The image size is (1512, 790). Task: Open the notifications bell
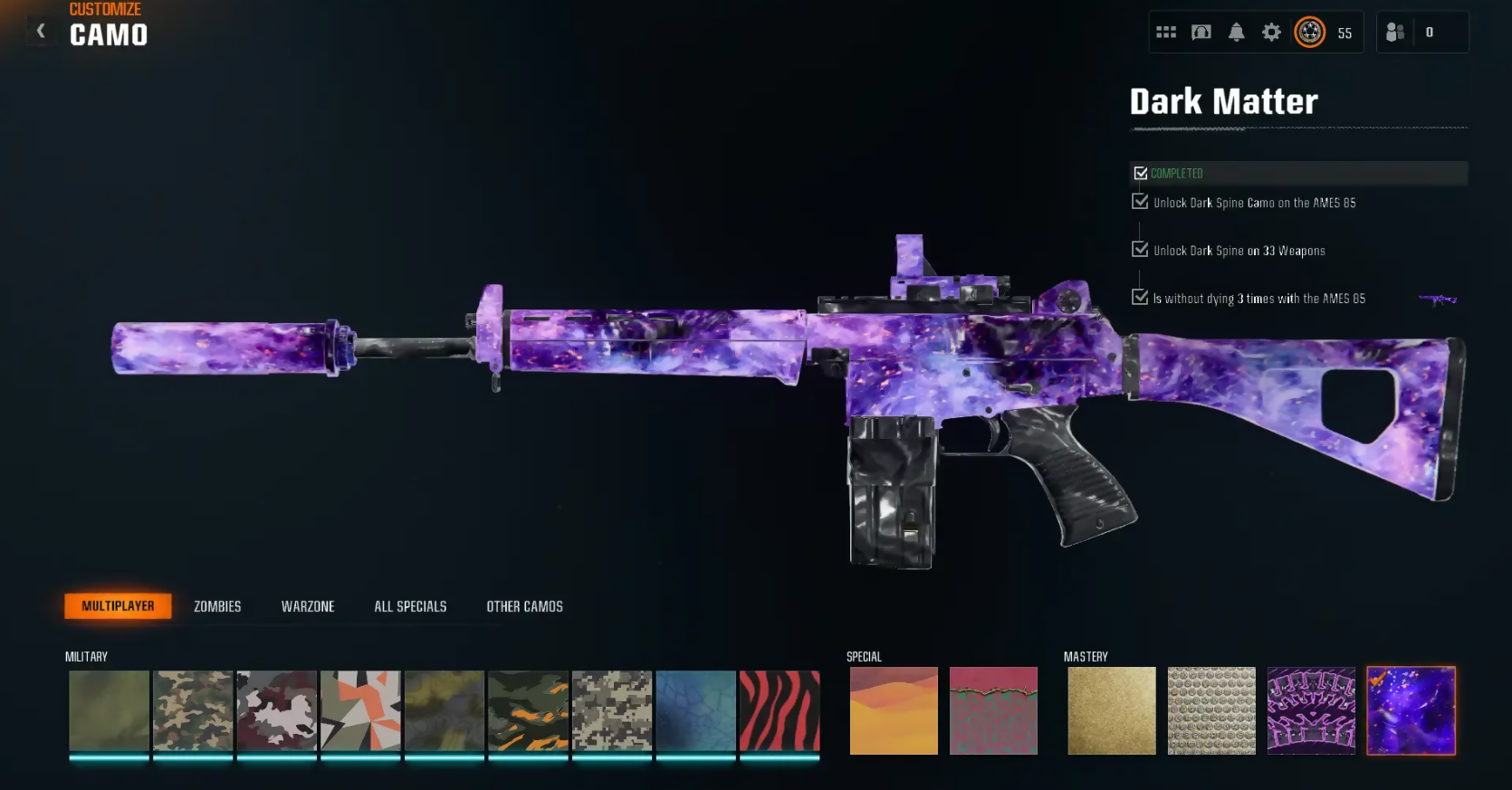pos(1236,33)
